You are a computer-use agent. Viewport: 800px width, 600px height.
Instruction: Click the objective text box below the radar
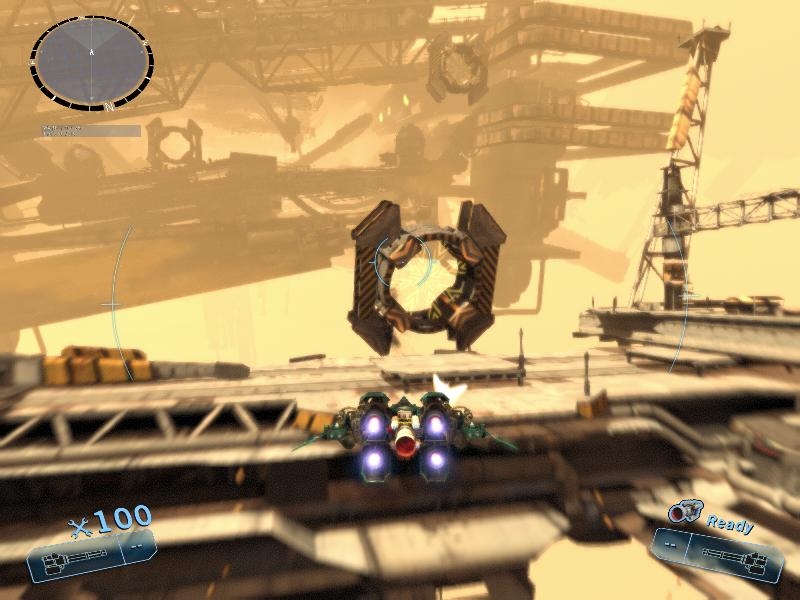(90, 130)
